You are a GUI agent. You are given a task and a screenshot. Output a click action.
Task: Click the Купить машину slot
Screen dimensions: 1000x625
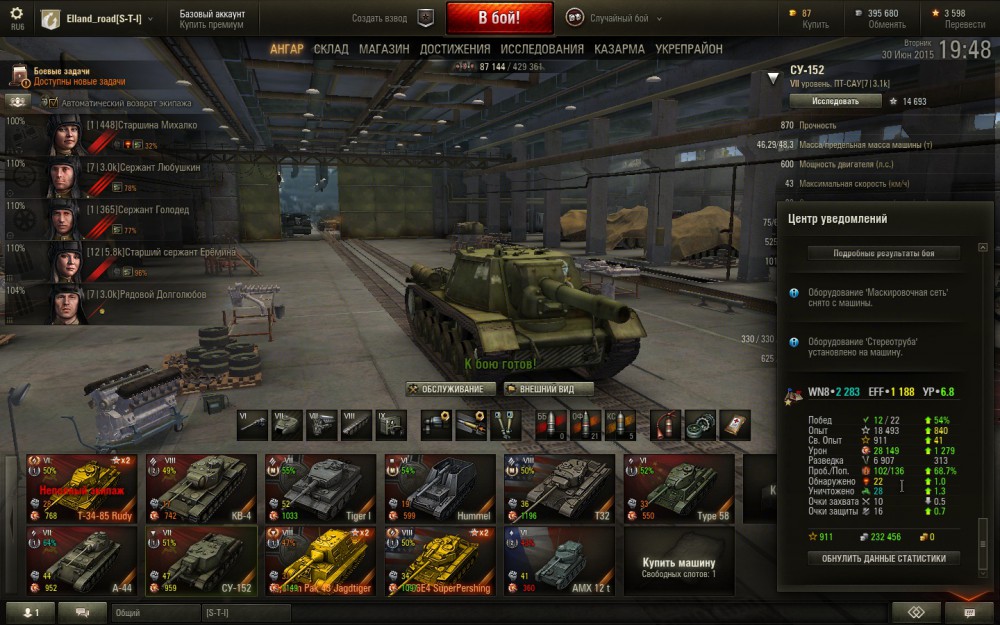tap(679, 560)
